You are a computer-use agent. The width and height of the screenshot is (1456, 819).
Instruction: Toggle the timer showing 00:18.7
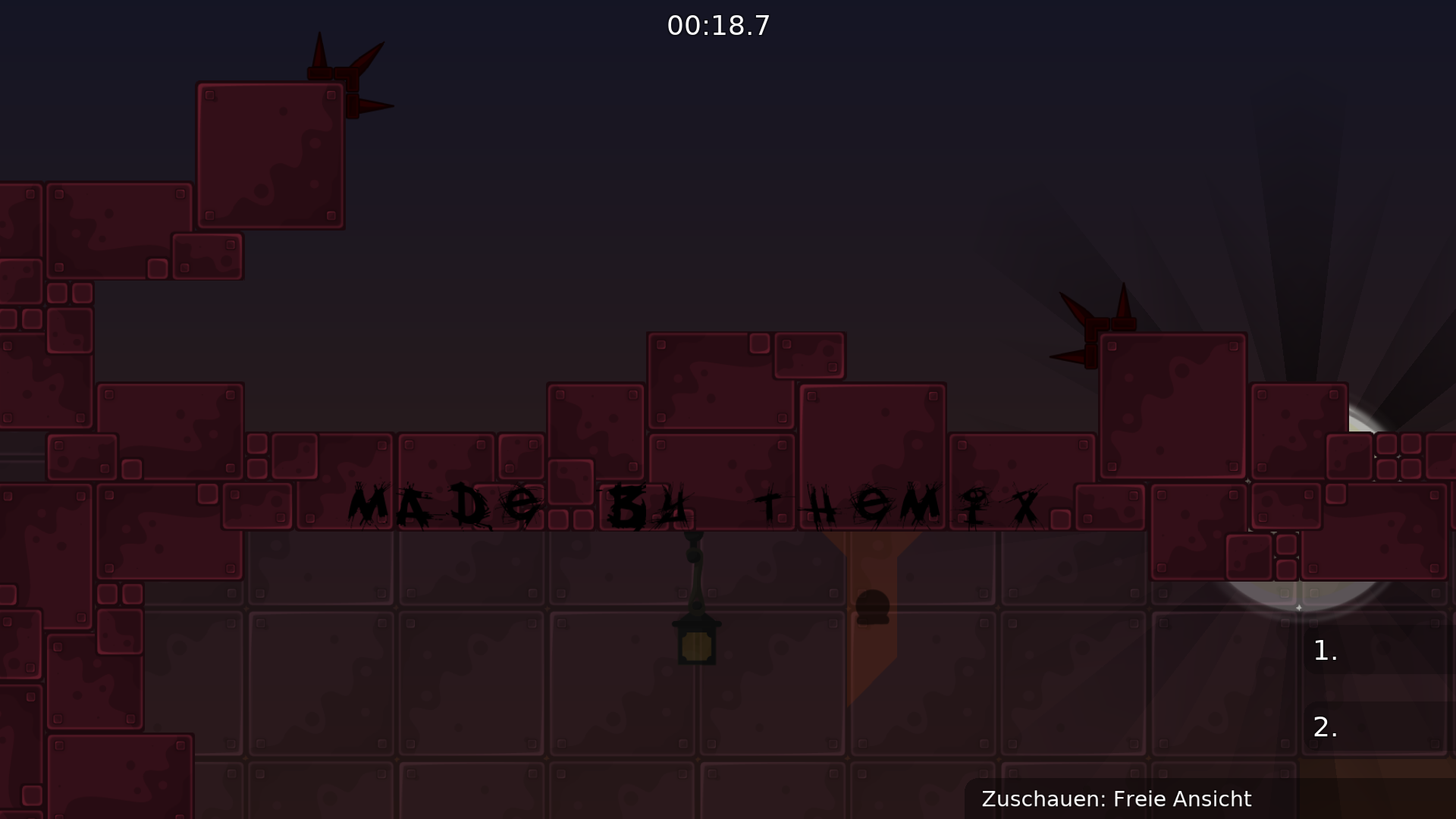pos(718,24)
